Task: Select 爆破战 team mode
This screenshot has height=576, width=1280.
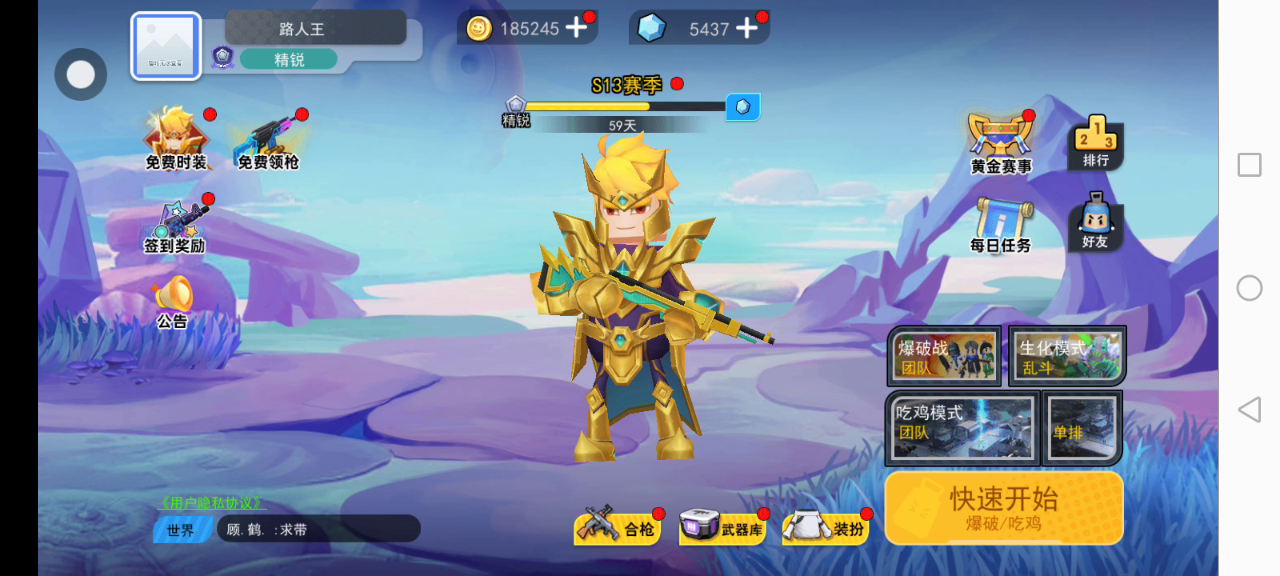Action: coord(945,357)
